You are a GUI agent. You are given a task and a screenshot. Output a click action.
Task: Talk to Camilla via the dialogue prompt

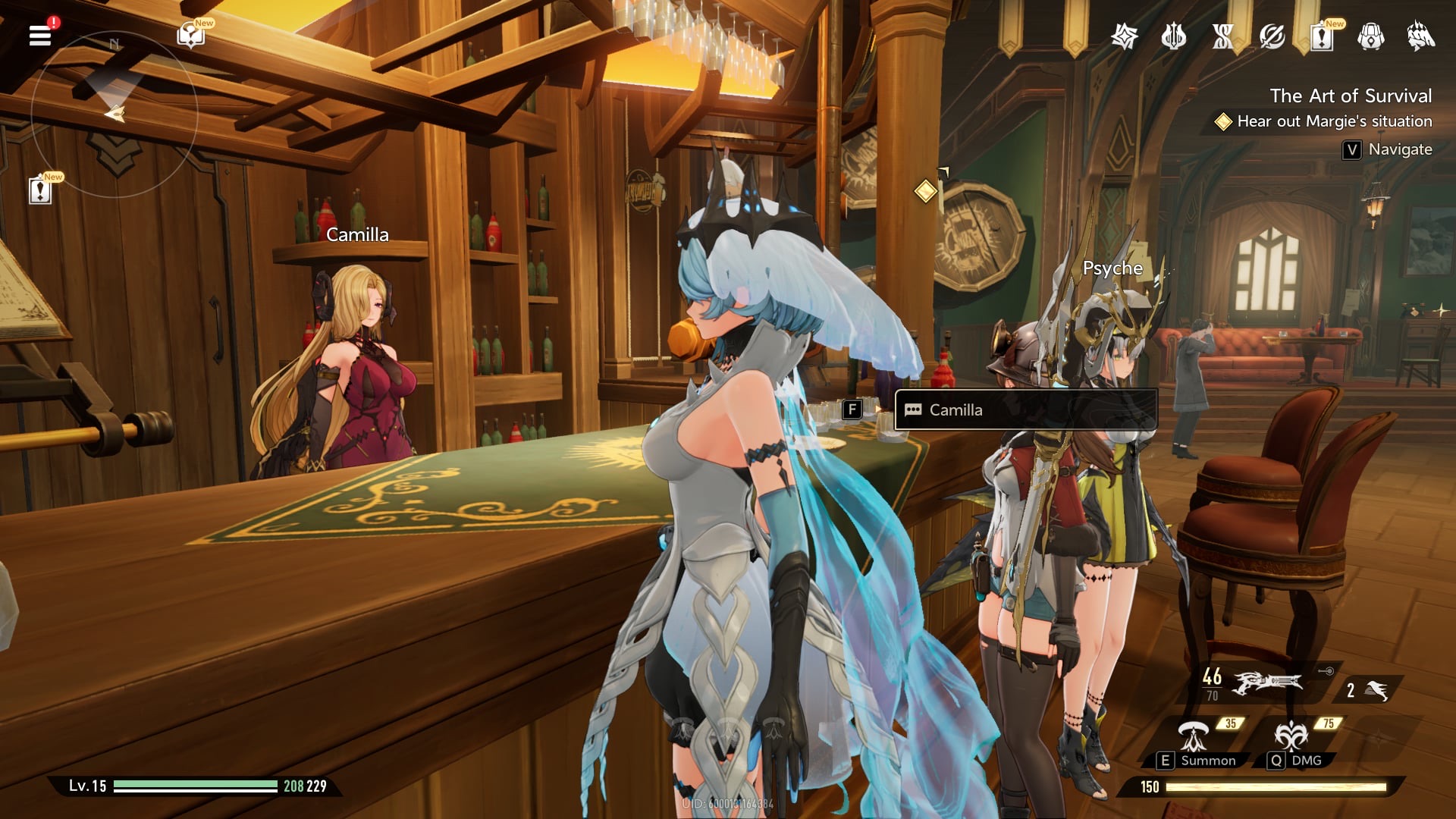click(x=1025, y=410)
